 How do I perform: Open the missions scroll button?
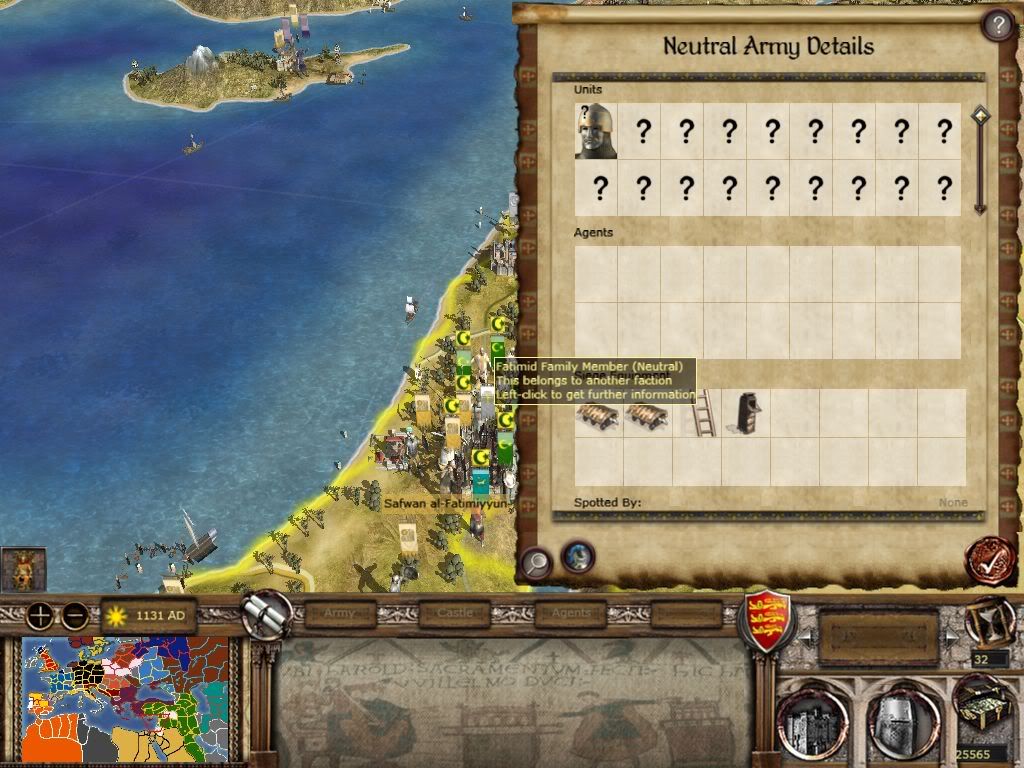point(268,616)
